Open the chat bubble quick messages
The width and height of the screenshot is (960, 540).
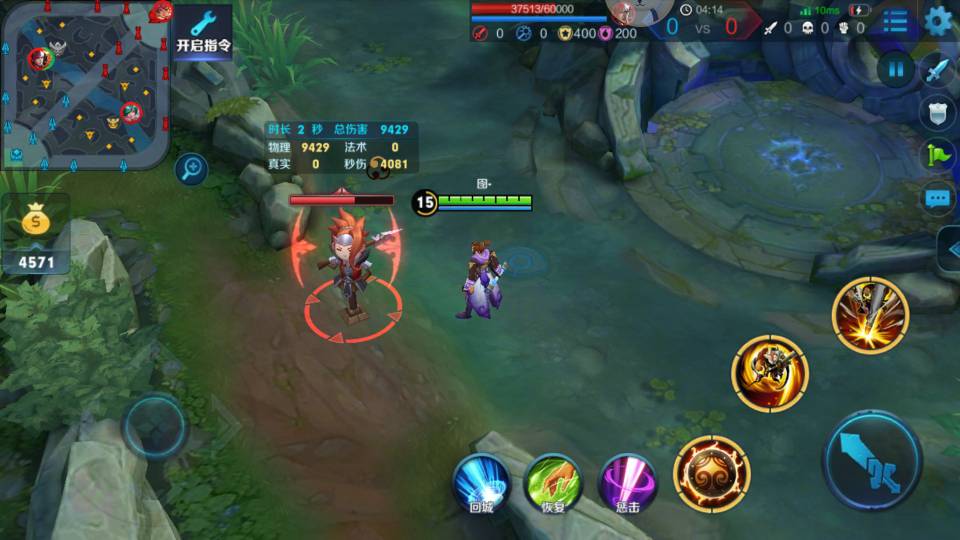coord(937,198)
